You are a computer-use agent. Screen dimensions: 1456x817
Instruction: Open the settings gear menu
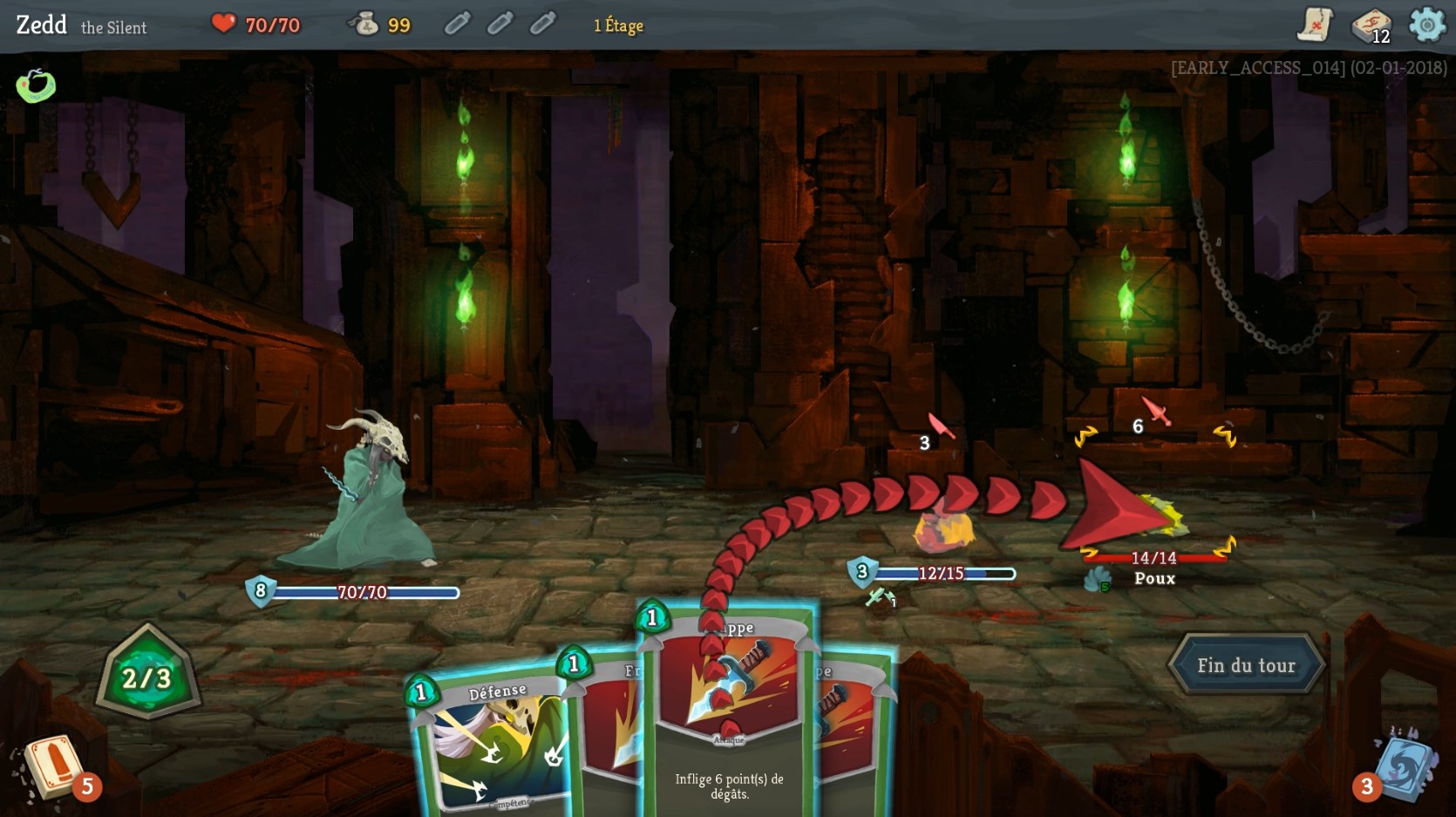1425,25
